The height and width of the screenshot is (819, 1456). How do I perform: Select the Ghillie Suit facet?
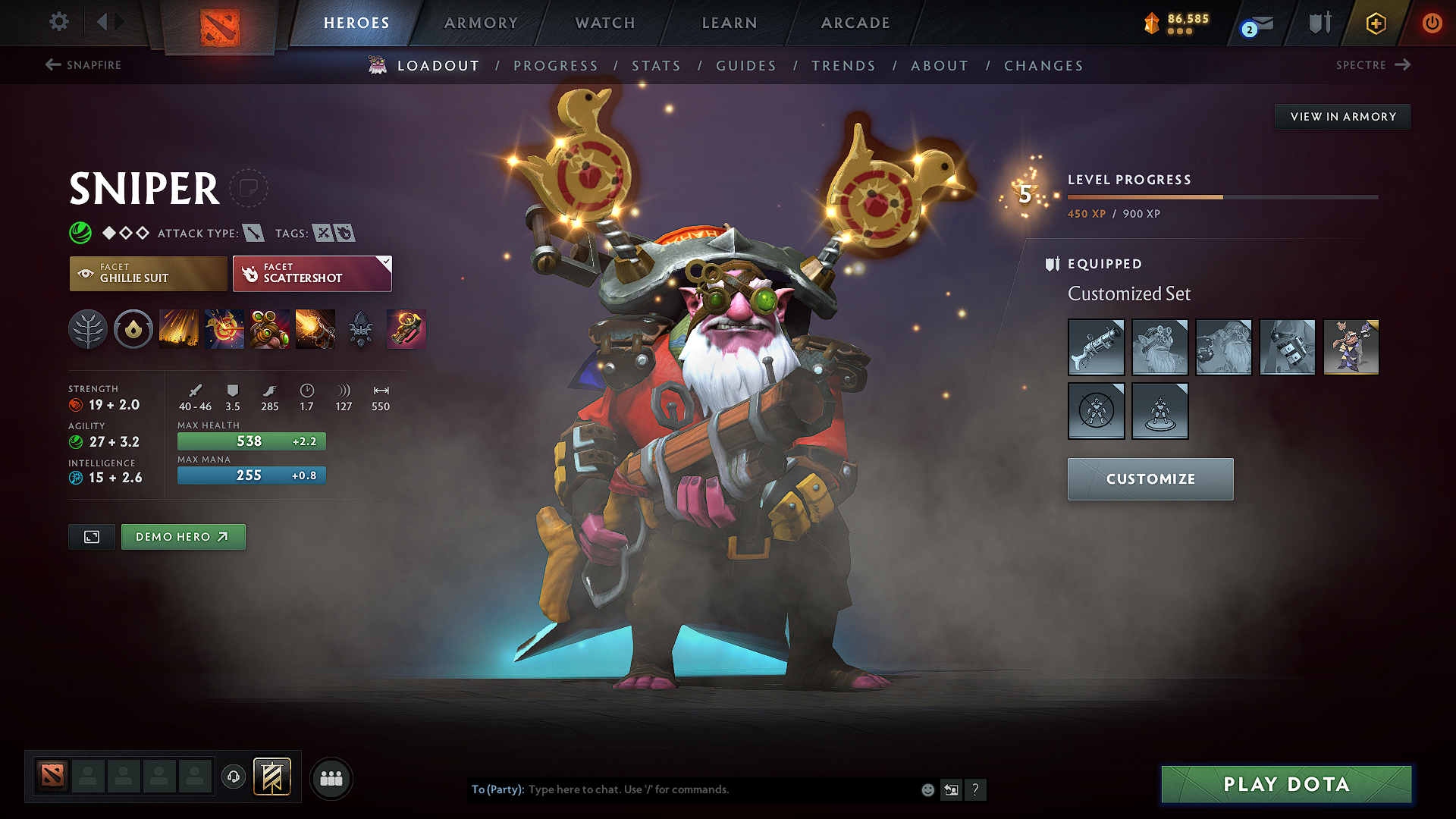148,273
